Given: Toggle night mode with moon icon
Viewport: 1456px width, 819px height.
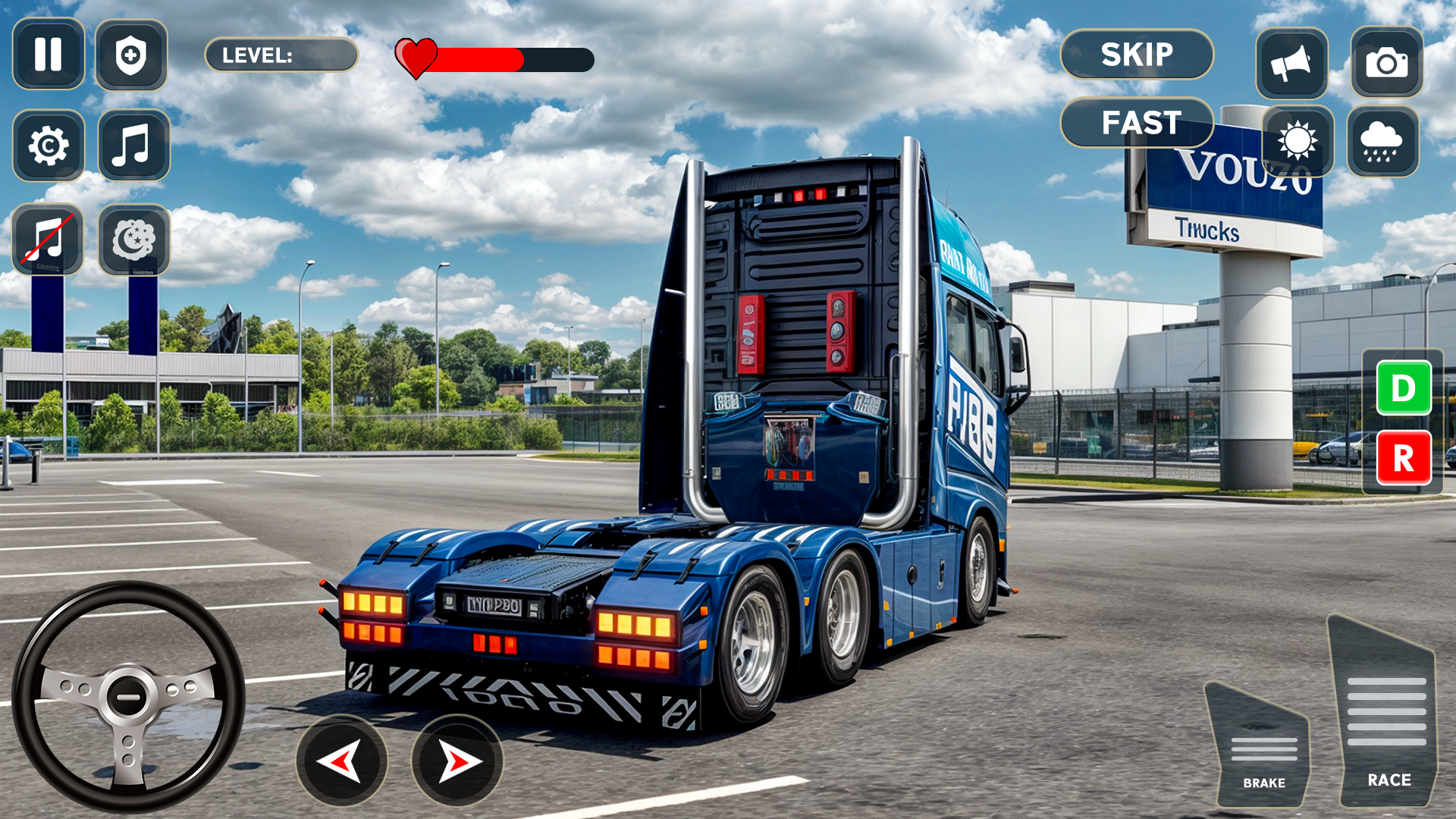Looking at the screenshot, I should tap(133, 240).
